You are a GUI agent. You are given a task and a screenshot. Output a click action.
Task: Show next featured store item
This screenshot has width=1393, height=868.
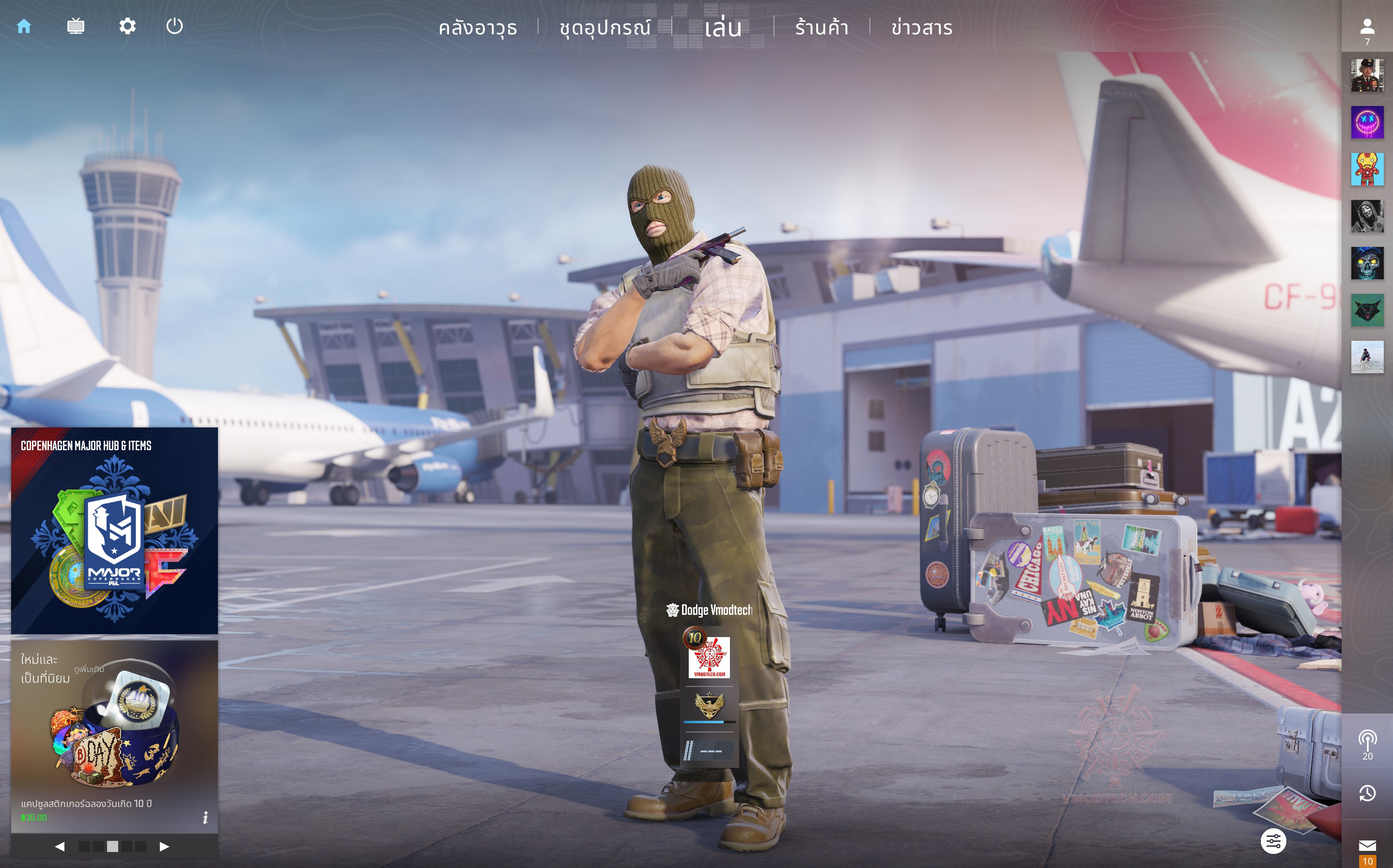[164, 846]
